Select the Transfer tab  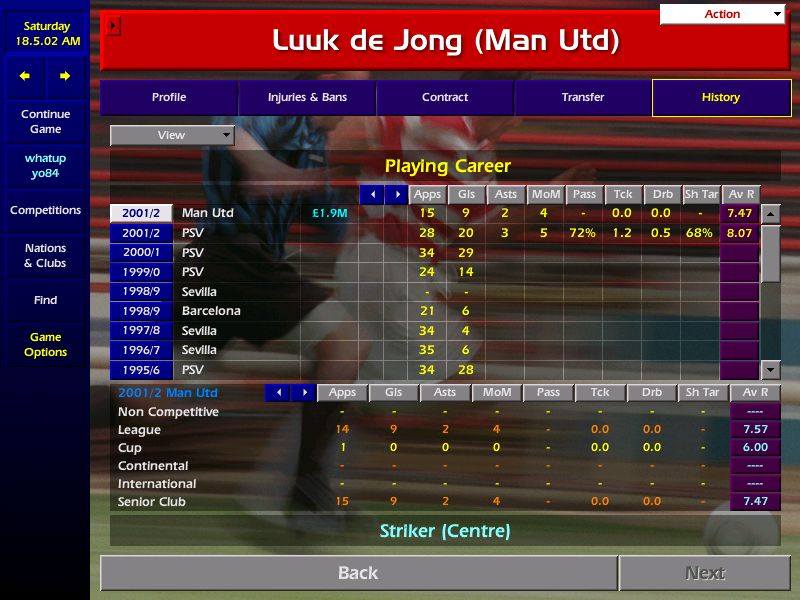pos(583,98)
